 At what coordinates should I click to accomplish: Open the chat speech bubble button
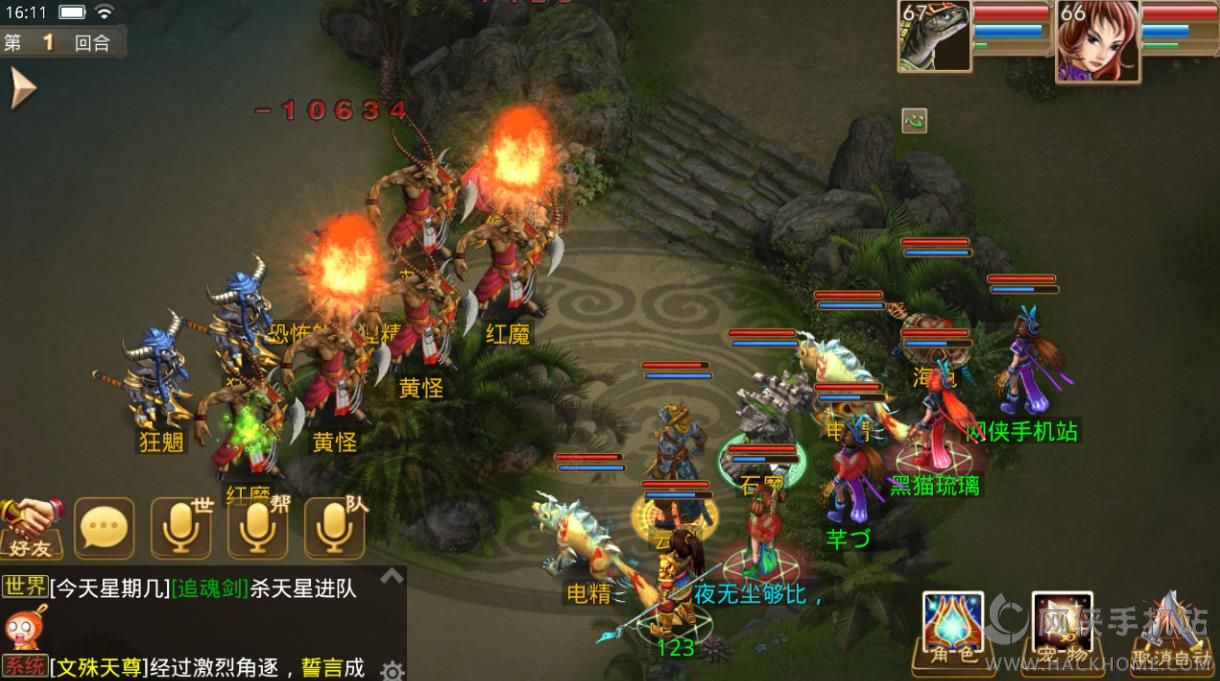point(104,527)
